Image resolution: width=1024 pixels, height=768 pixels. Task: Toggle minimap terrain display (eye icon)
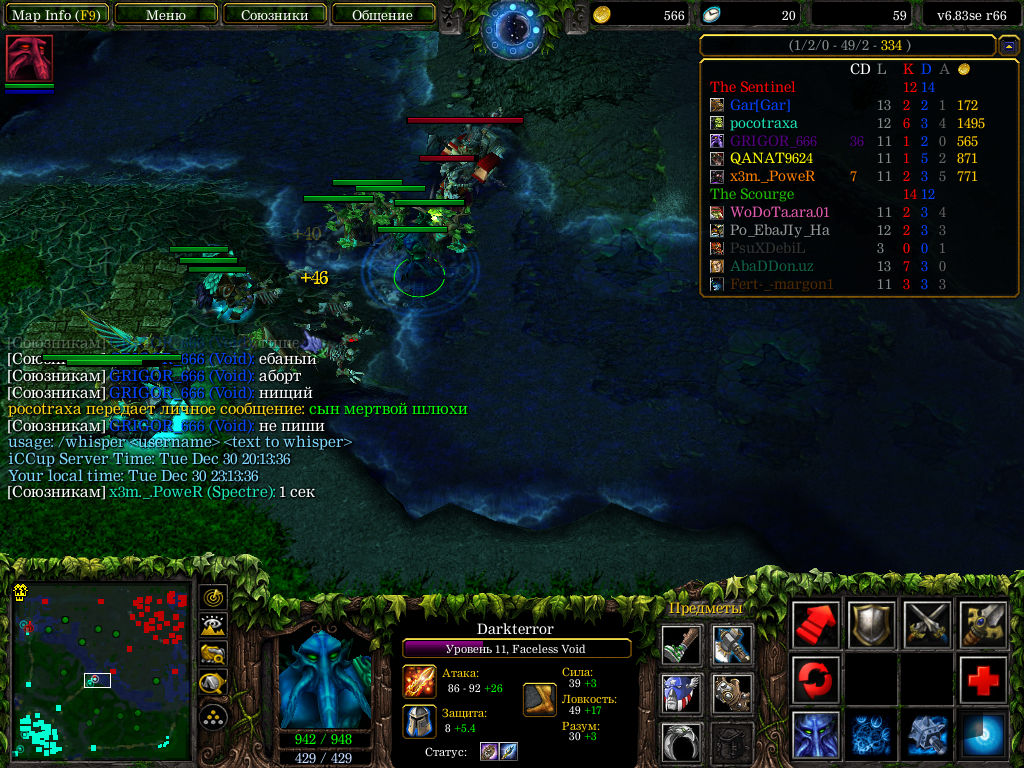coord(213,626)
